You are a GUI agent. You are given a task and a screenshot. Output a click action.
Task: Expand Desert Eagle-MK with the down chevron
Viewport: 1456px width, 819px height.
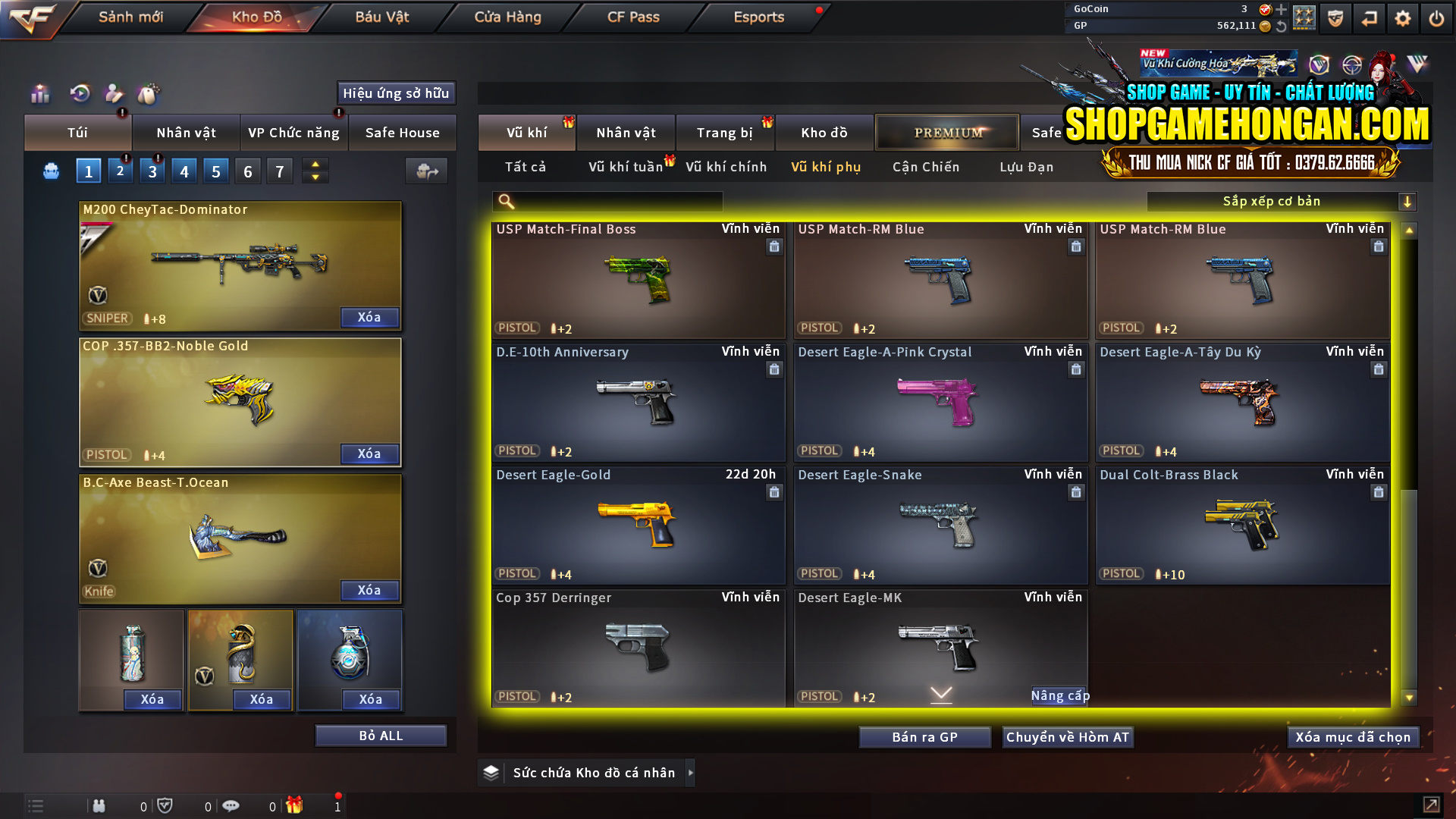coord(940,693)
